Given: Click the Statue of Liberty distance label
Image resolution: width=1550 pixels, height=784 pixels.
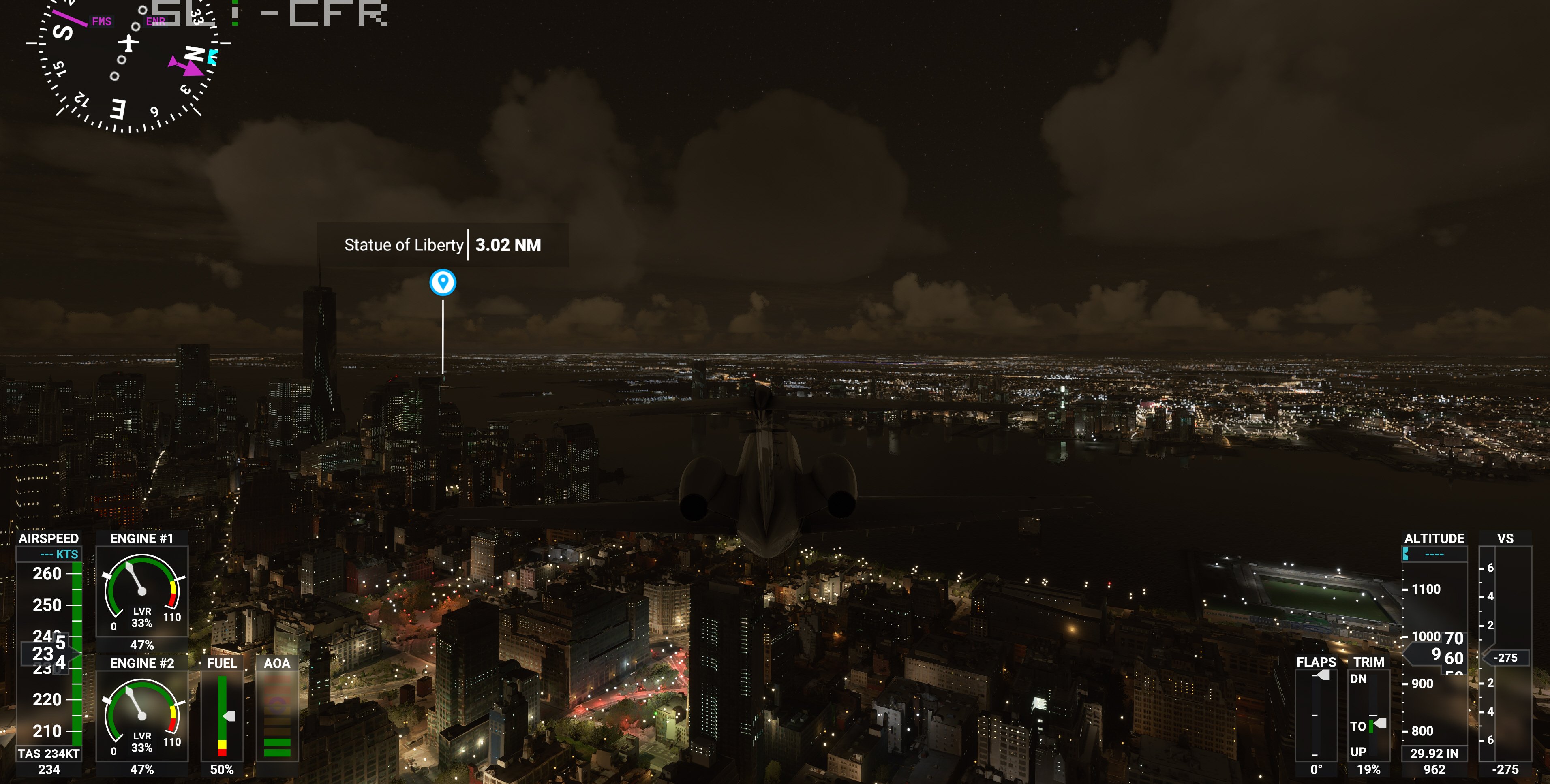Looking at the screenshot, I should coord(508,245).
